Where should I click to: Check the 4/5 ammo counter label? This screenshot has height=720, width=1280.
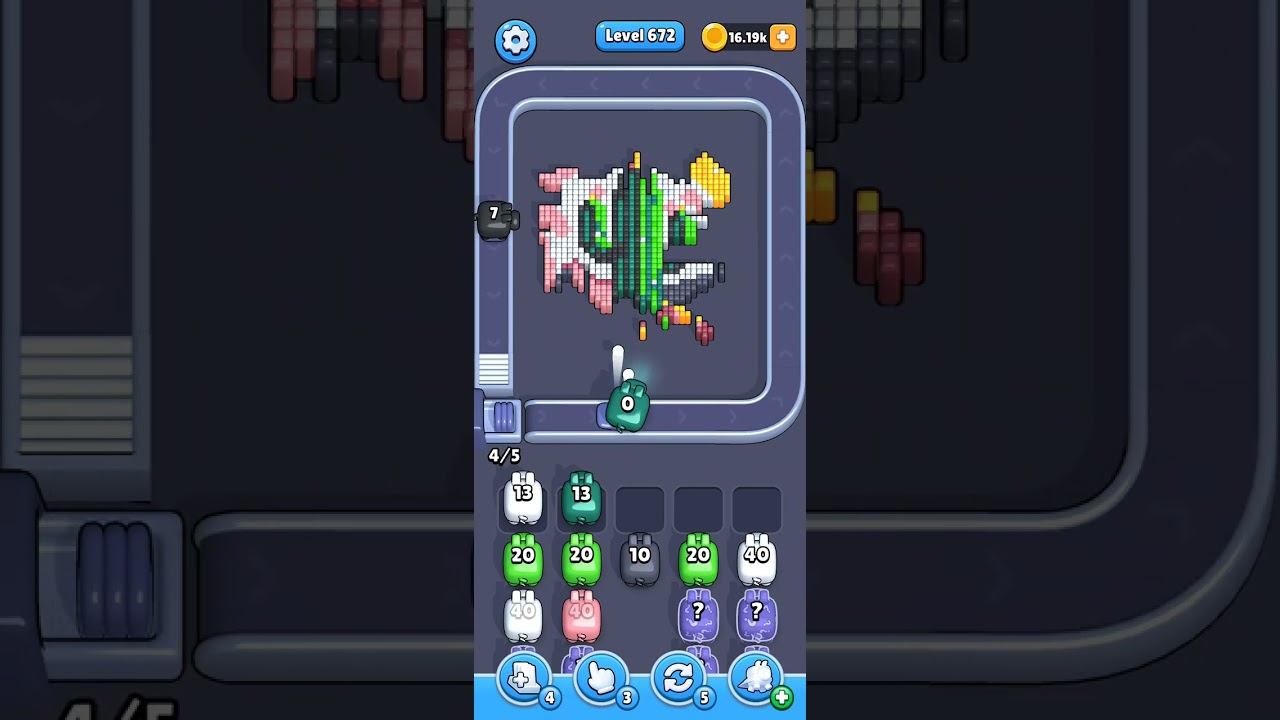pyautogui.click(x=503, y=455)
